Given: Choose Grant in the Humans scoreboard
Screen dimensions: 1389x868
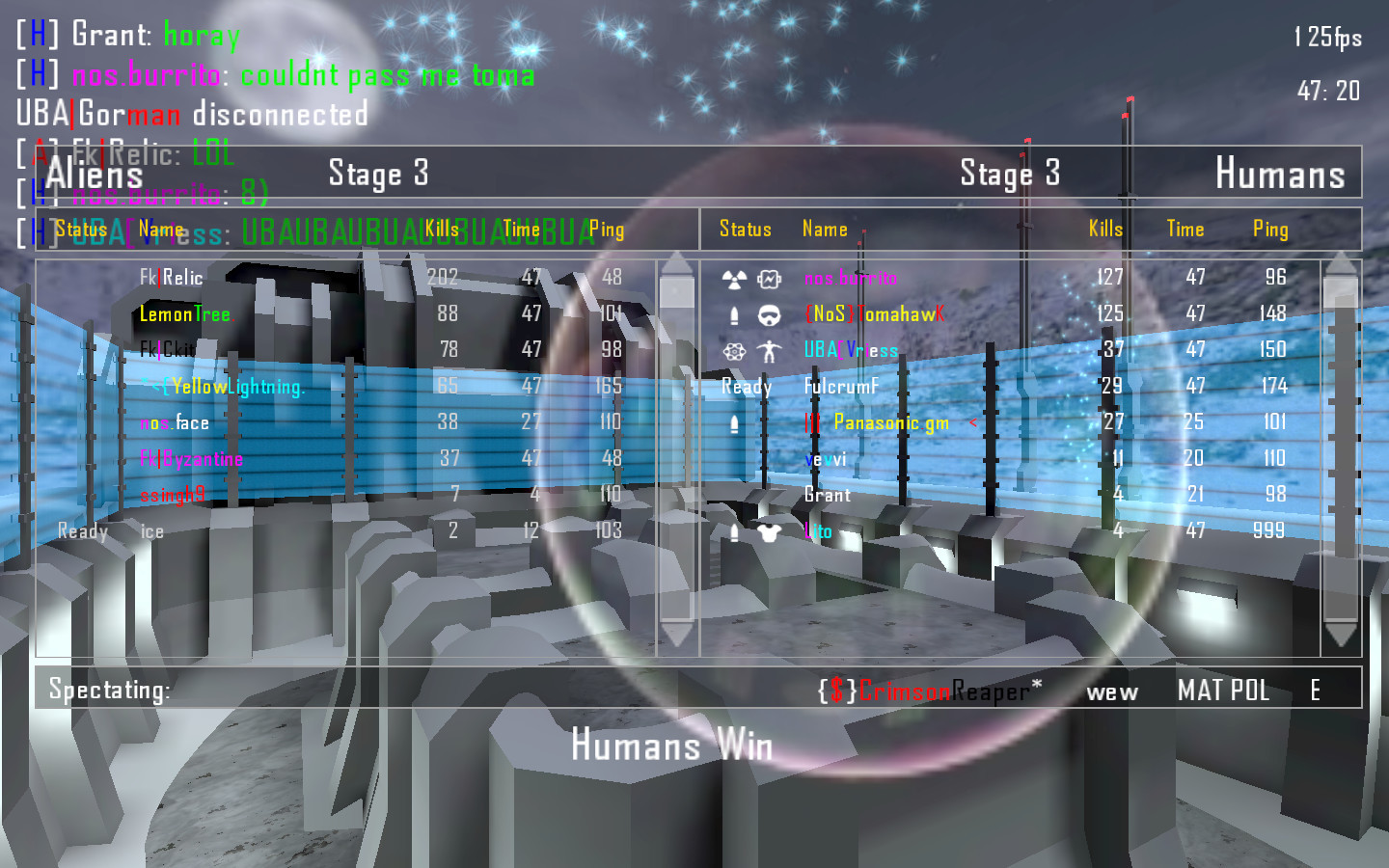Looking at the screenshot, I should coord(828,495).
